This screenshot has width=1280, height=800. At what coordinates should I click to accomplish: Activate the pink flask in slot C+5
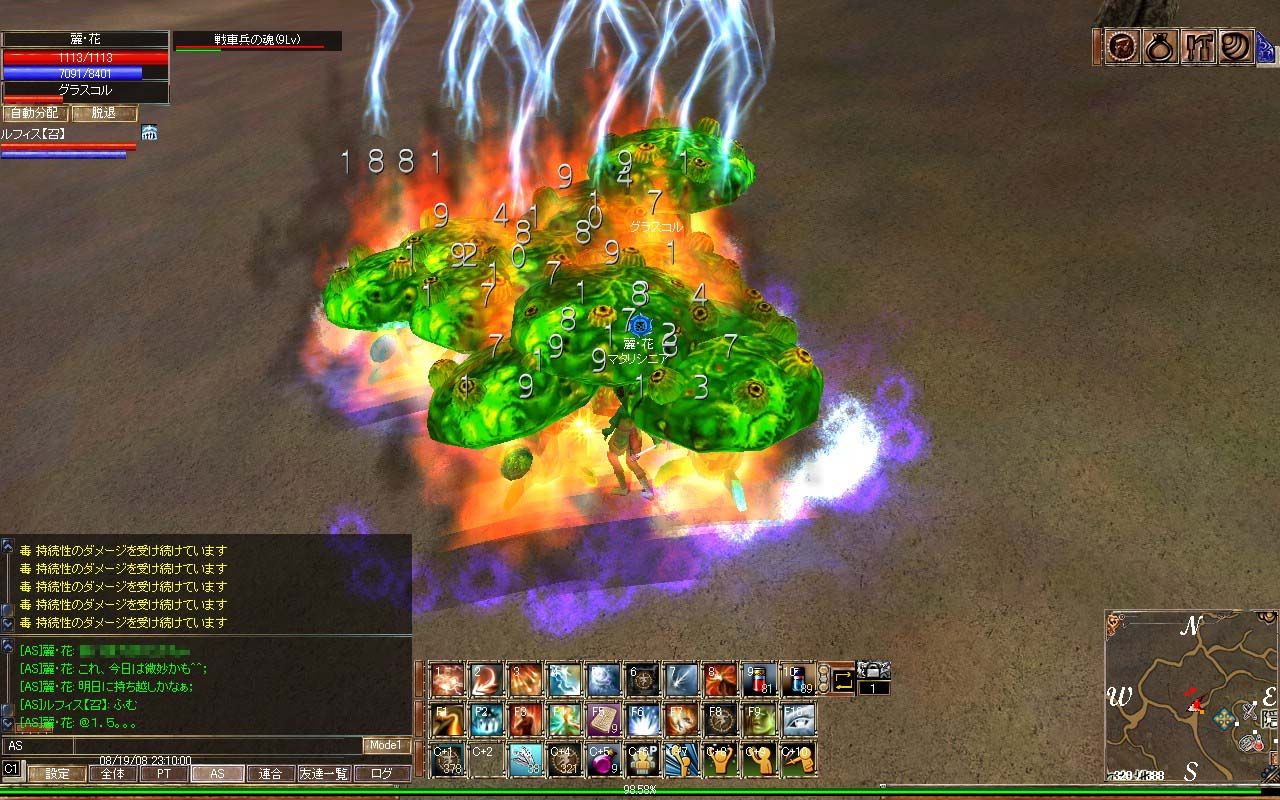600,760
